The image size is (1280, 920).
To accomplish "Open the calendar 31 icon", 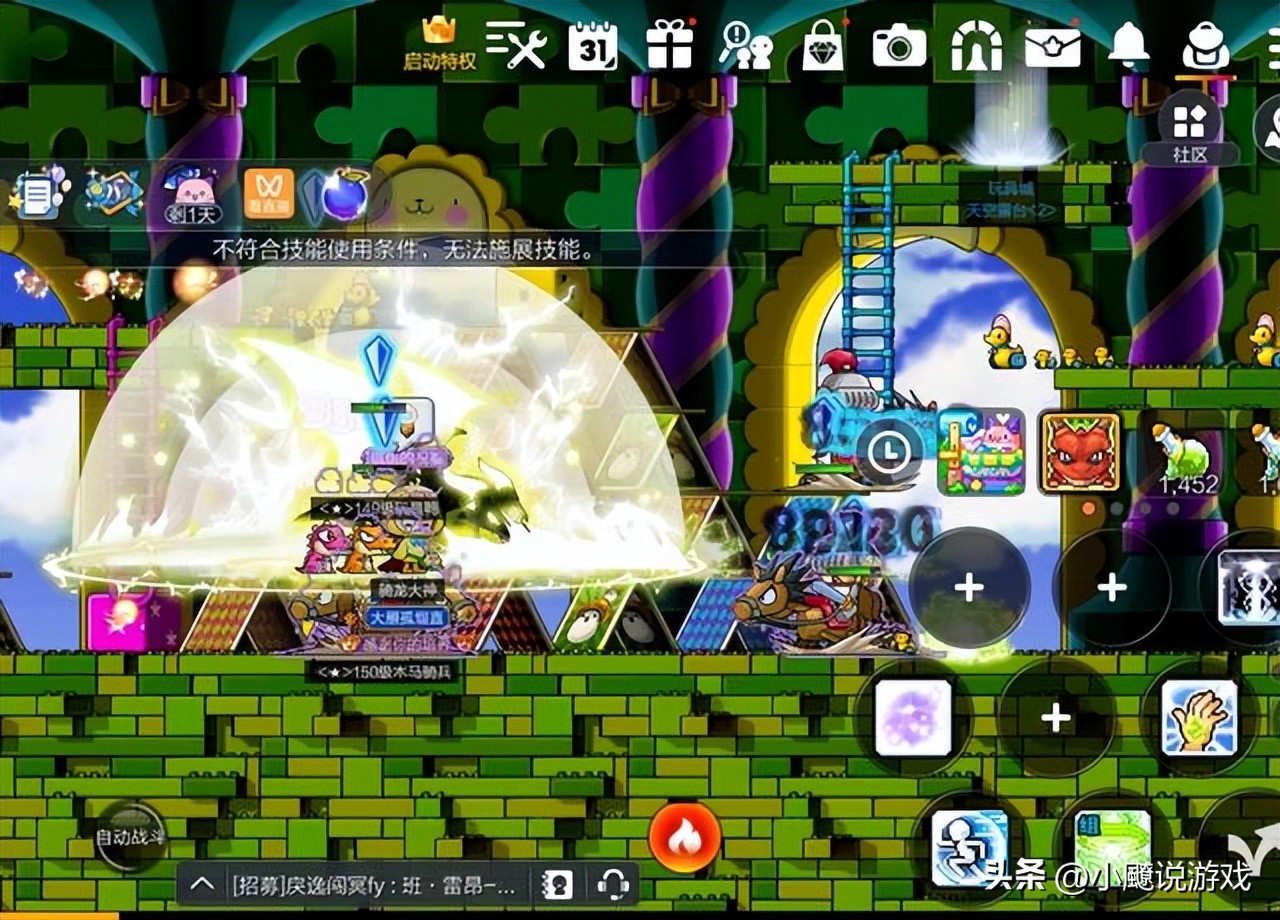I will pos(592,45).
